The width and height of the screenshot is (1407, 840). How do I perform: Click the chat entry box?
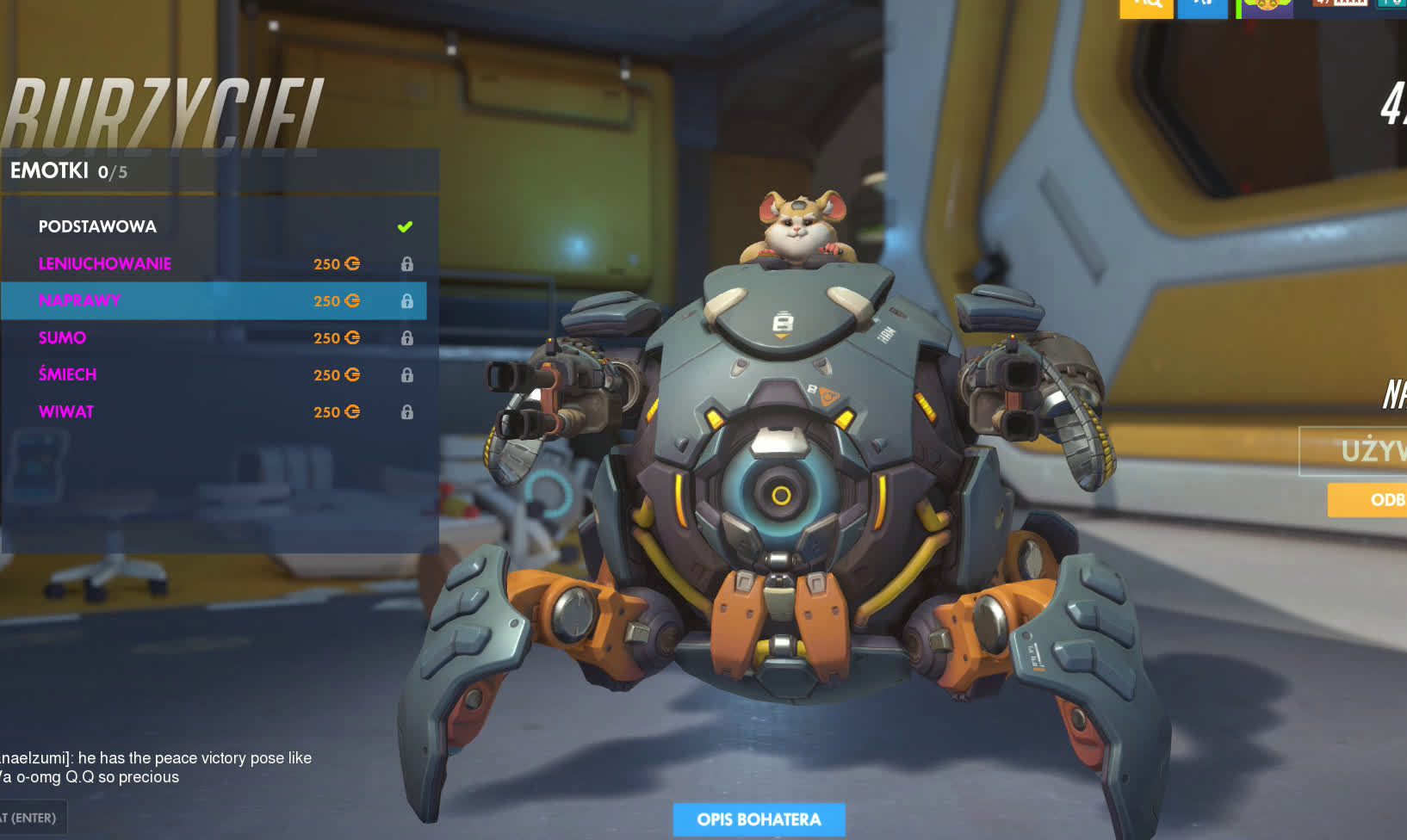(31, 818)
